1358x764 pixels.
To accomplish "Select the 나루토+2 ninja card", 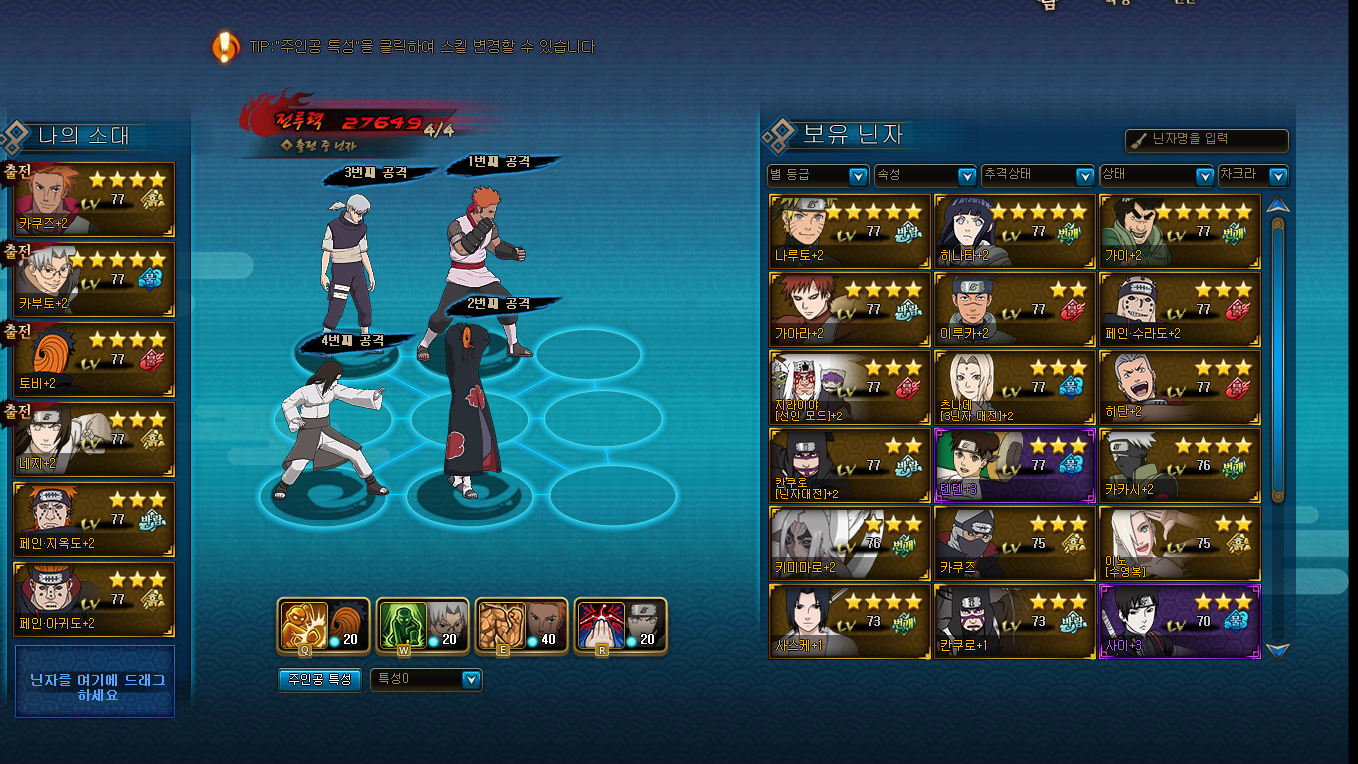I will coord(849,231).
